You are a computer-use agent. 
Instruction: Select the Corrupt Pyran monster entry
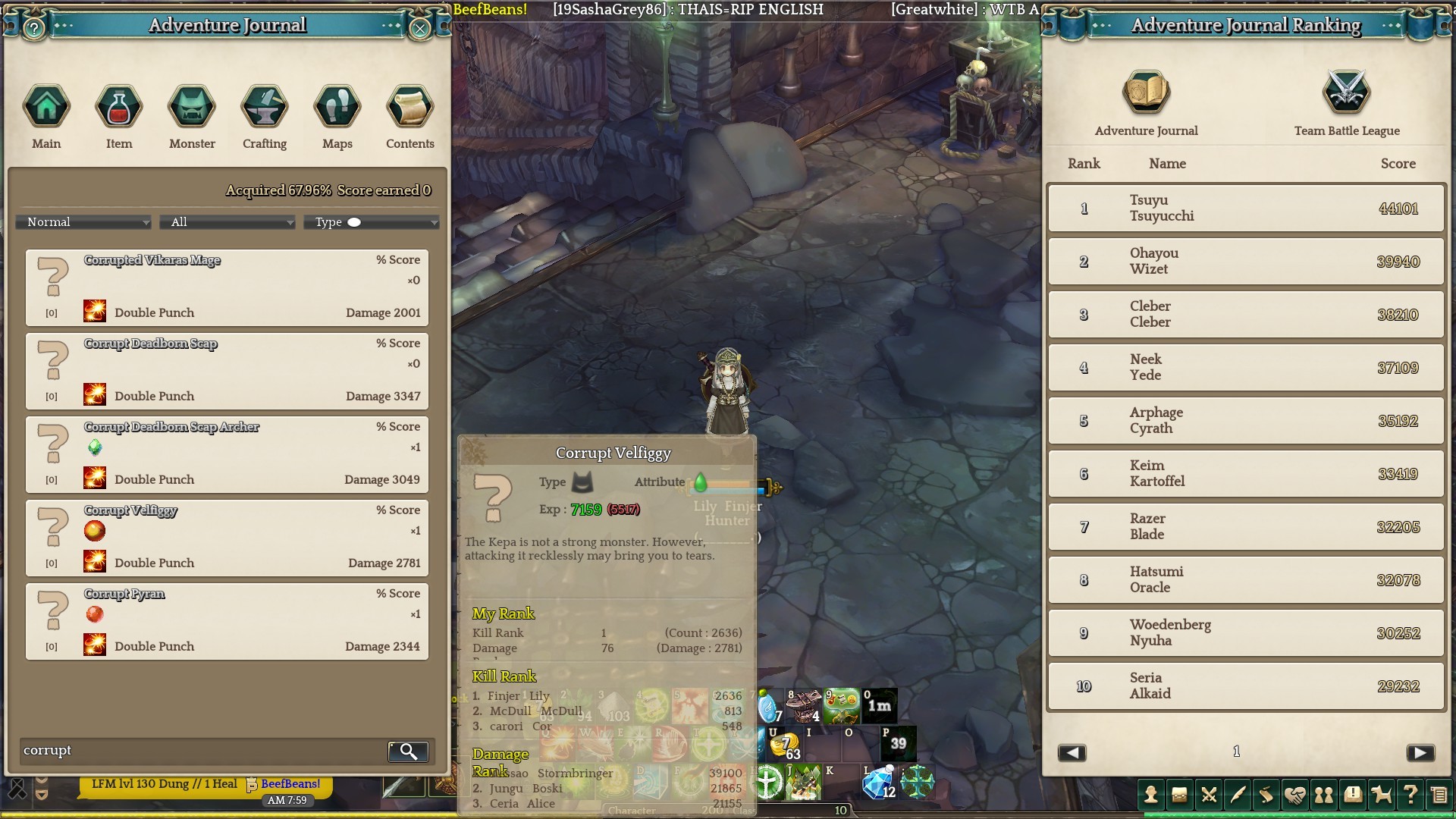tap(227, 621)
